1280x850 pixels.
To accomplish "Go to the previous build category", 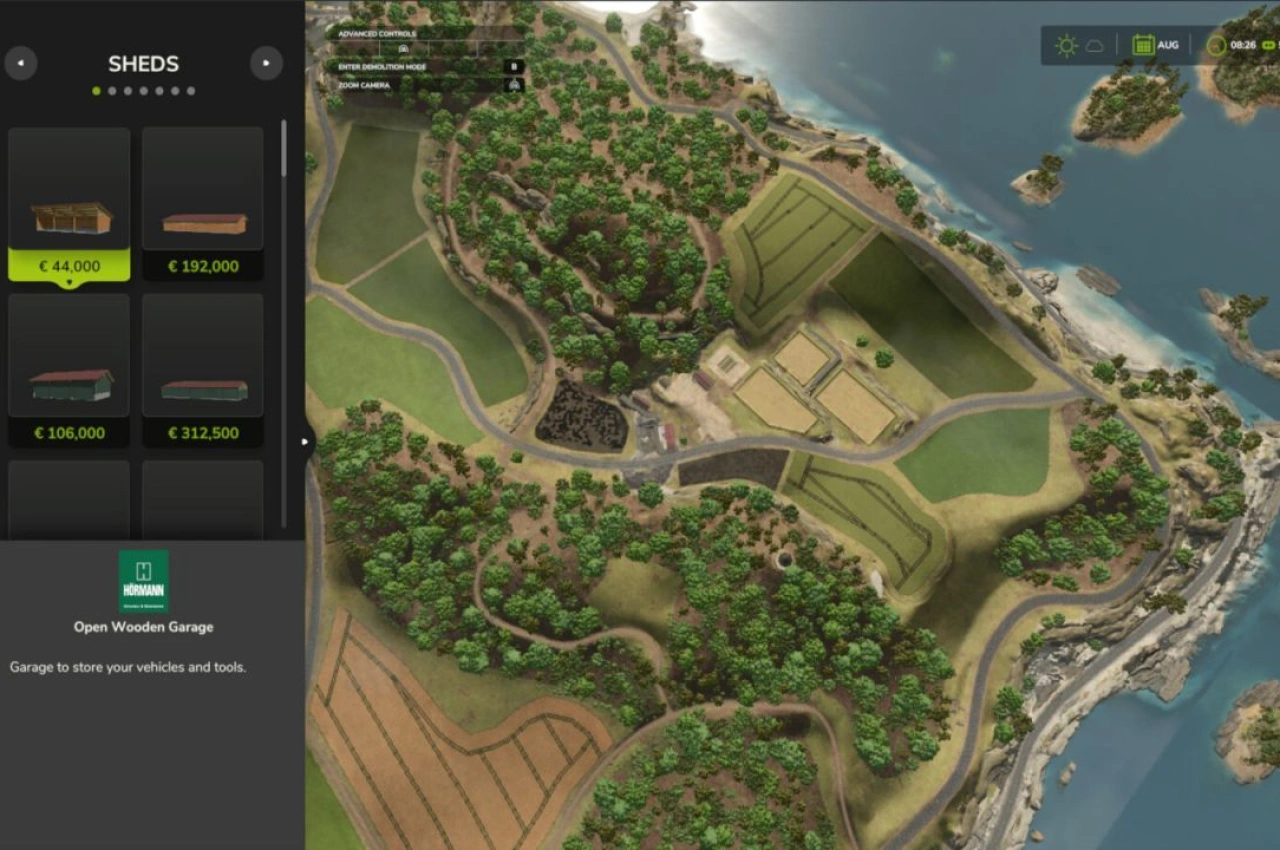I will (21, 64).
